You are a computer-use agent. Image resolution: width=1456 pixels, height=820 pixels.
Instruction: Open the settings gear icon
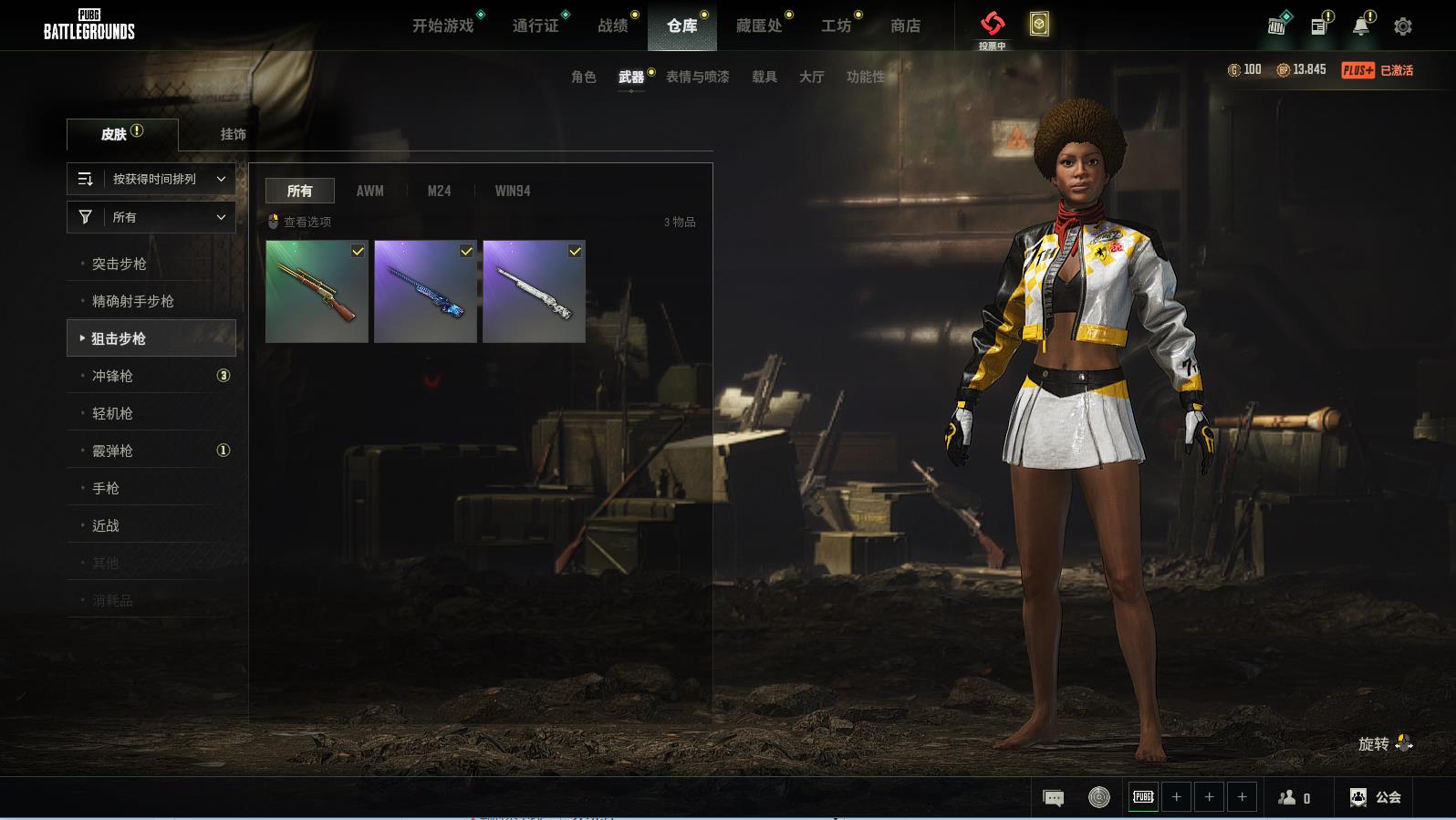coord(1402,26)
